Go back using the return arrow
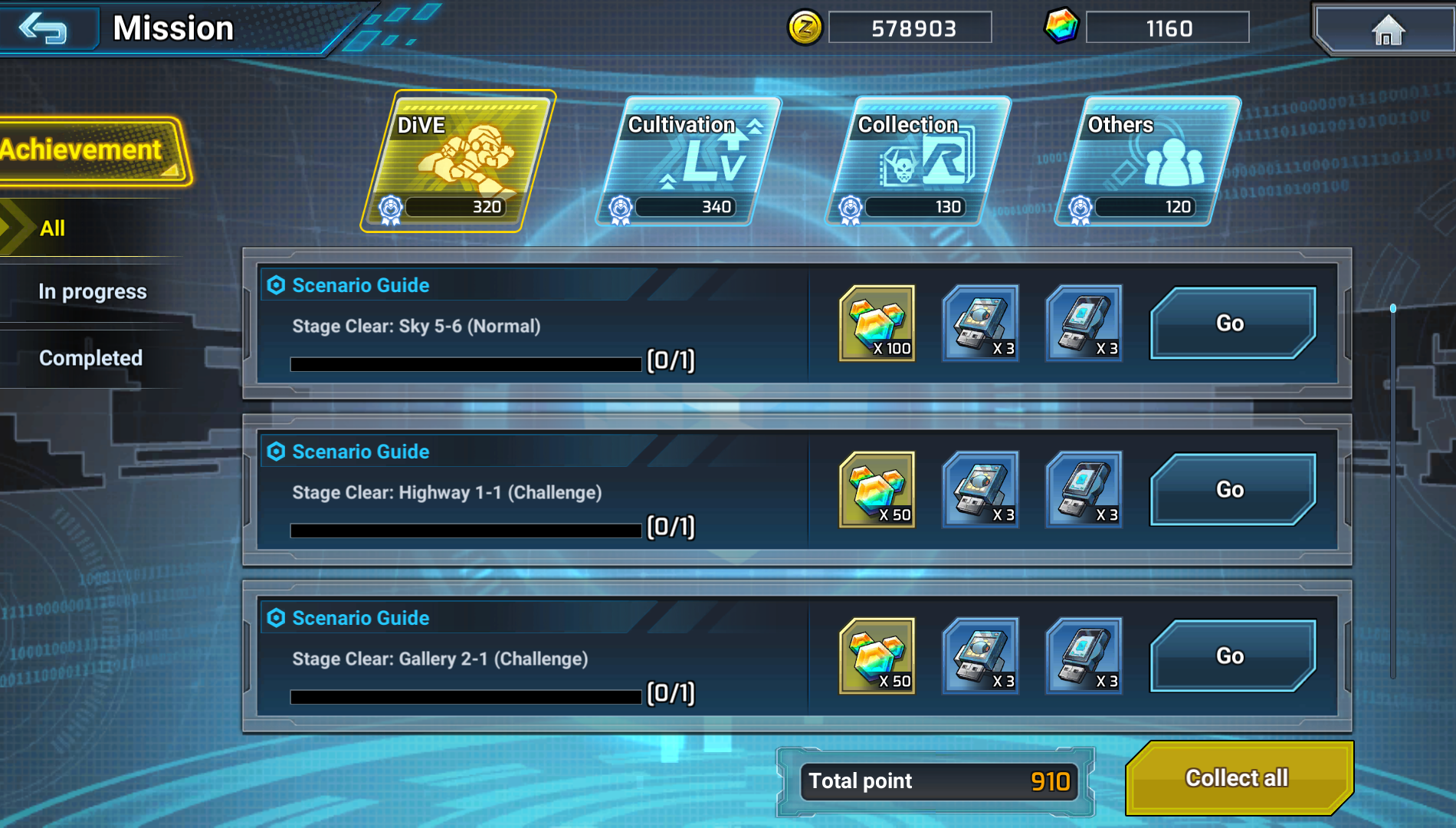The height and width of the screenshot is (828, 1456). tap(44, 29)
